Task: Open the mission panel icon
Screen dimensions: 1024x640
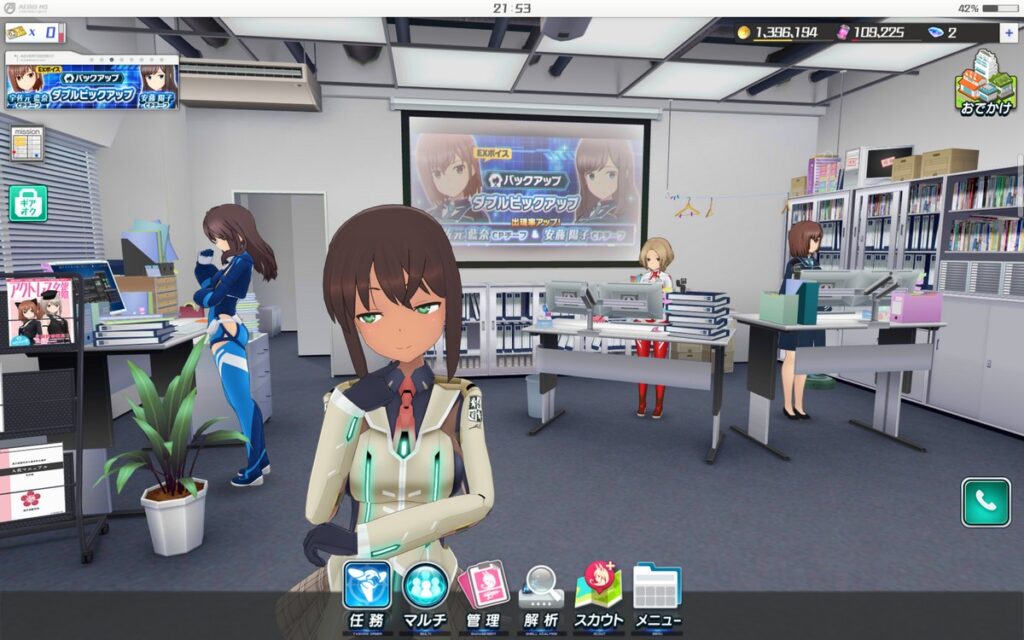Action: click(27, 142)
